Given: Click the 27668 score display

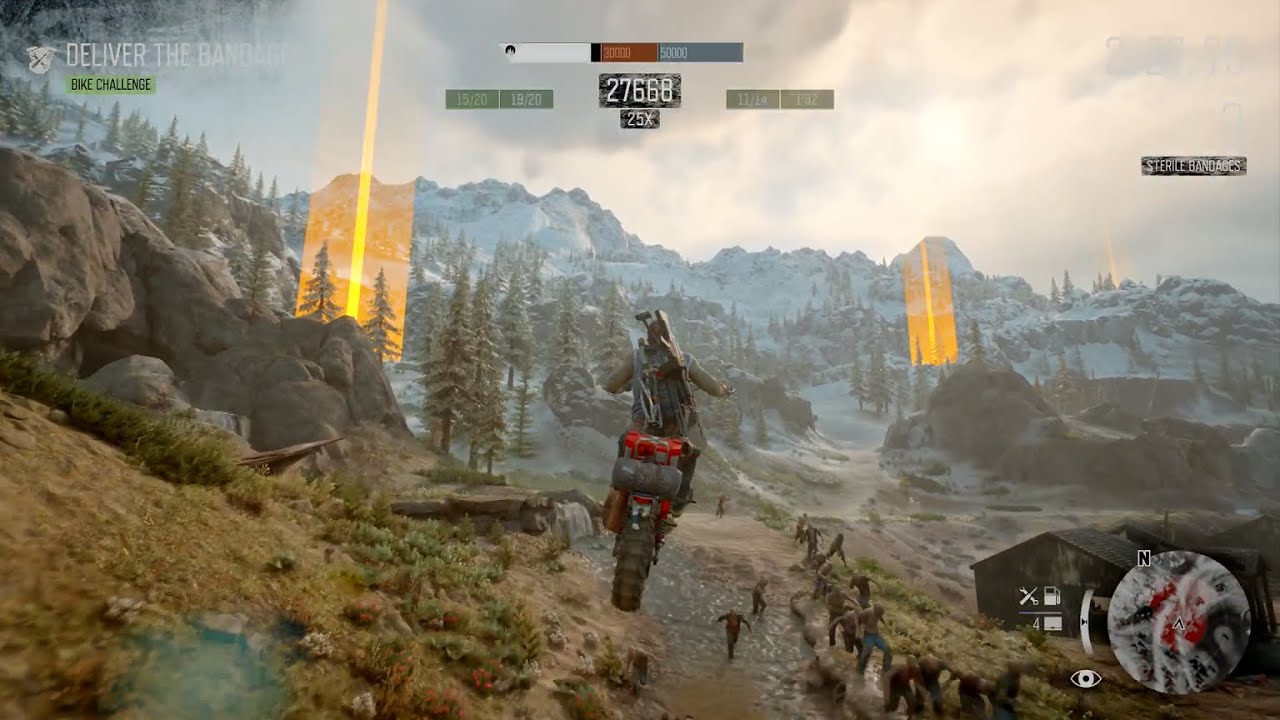Looking at the screenshot, I should coord(640,90).
